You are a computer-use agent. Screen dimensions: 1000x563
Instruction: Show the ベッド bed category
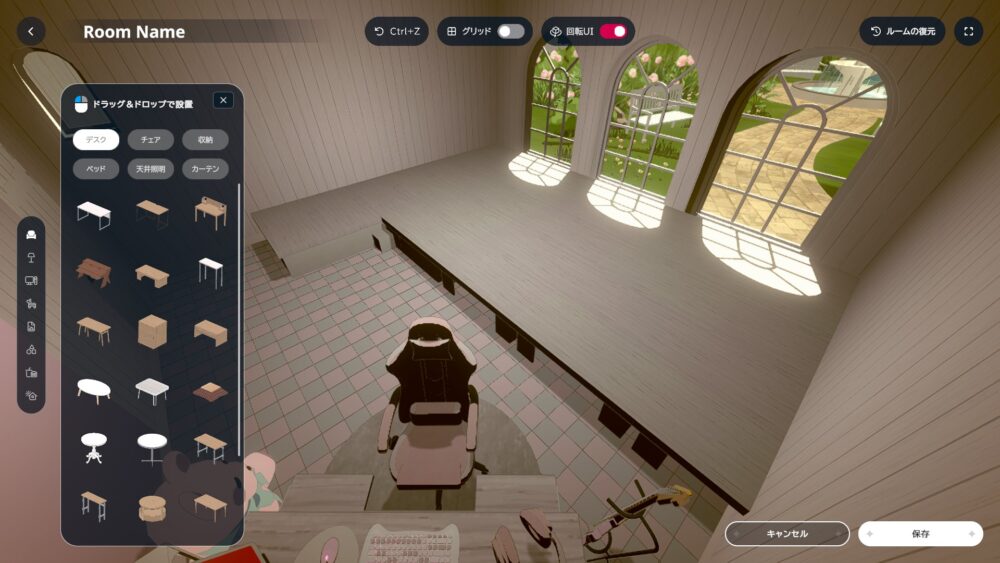pyautogui.click(x=96, y=169)
